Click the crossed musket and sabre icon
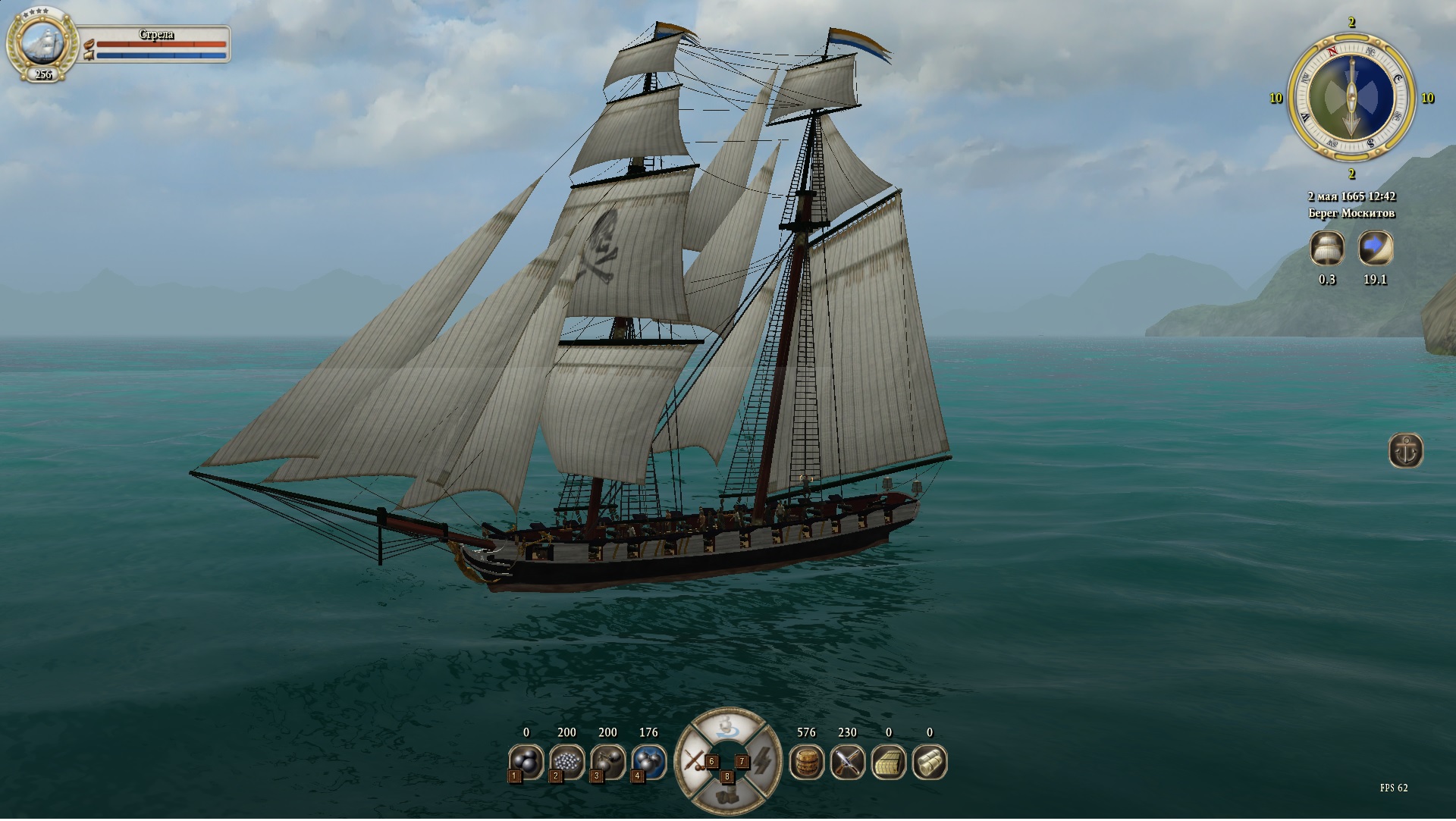 847,762
